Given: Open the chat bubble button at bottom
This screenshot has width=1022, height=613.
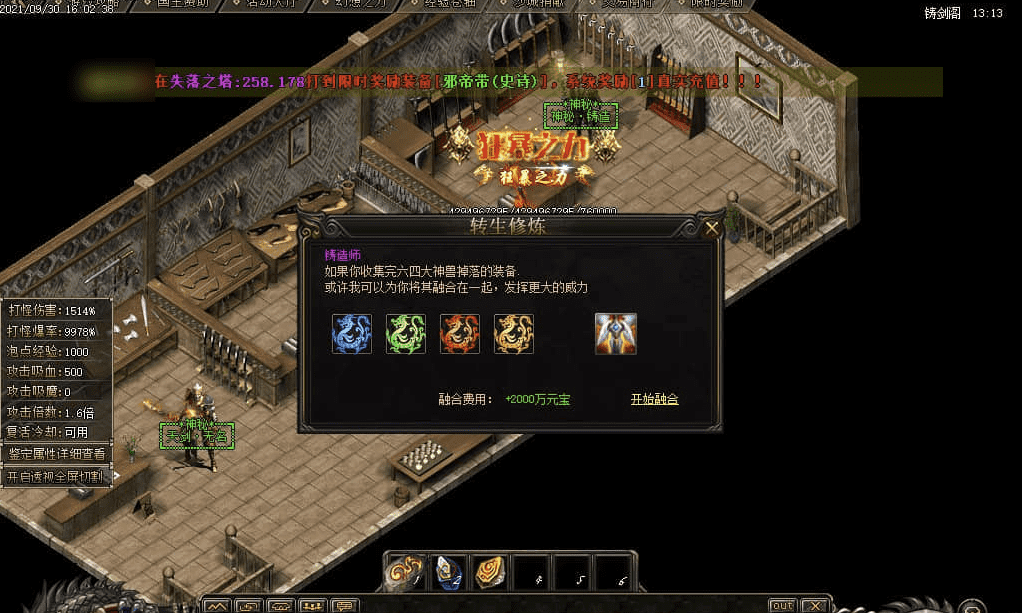Looking at the screenshot, I should [x=345, y=605].
